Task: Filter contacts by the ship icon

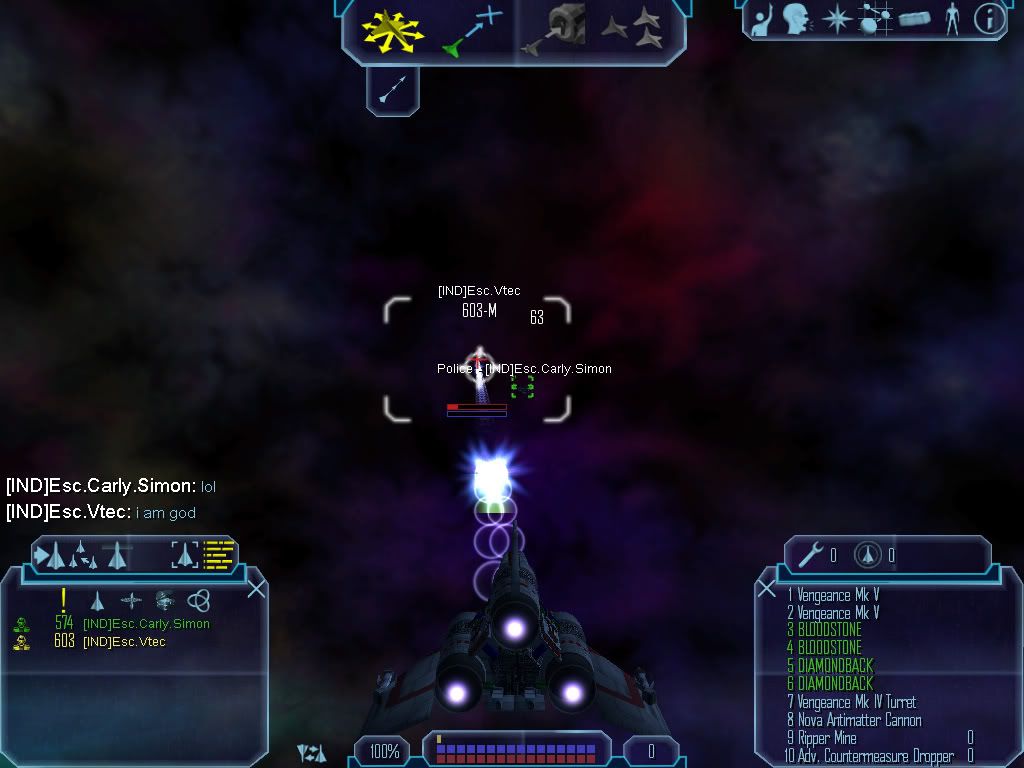Action: pyautogui.click(x=98, y=600)
